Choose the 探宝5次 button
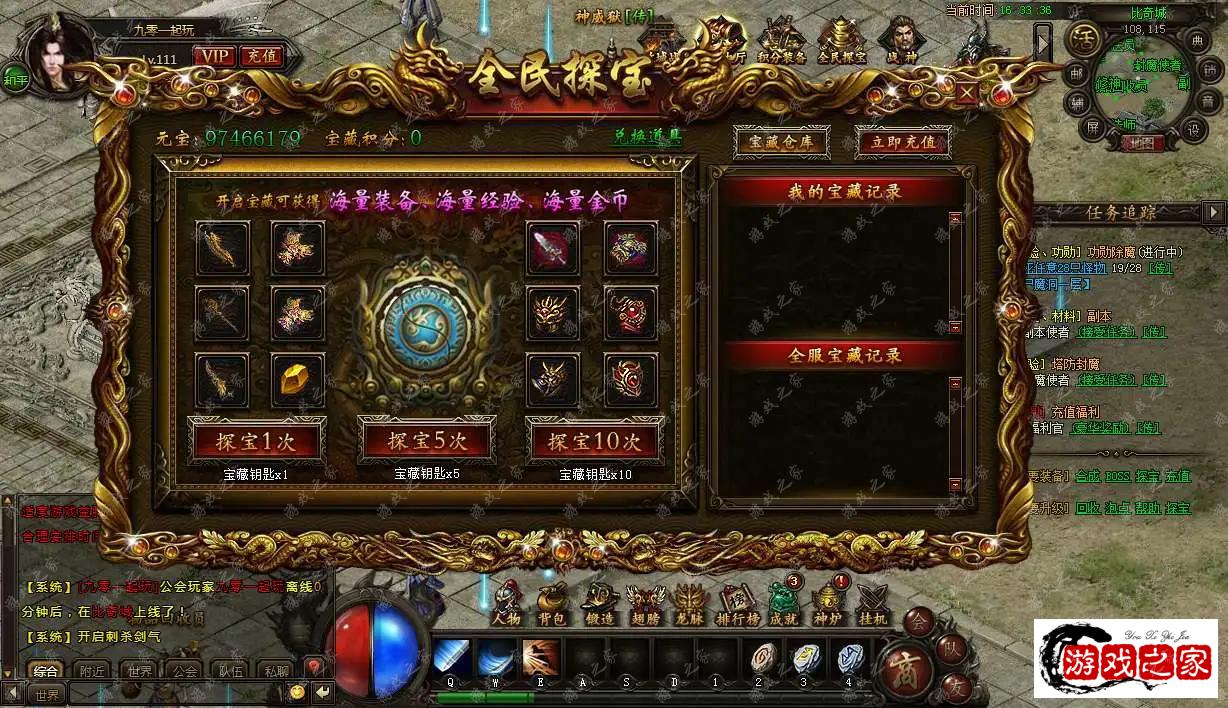The height and width of the screenshot is (708, 1228). (427, 440)
